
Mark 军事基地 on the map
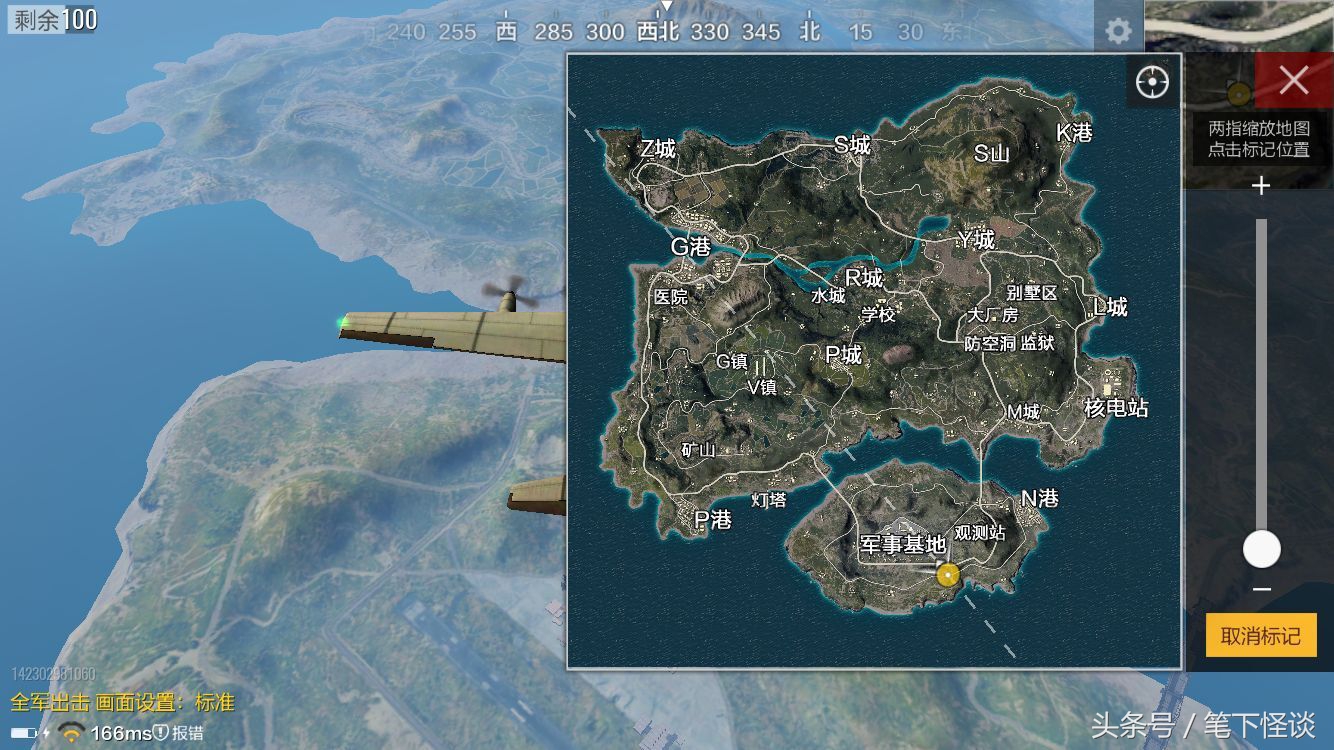pyautogui.click(x=902, y=545)
